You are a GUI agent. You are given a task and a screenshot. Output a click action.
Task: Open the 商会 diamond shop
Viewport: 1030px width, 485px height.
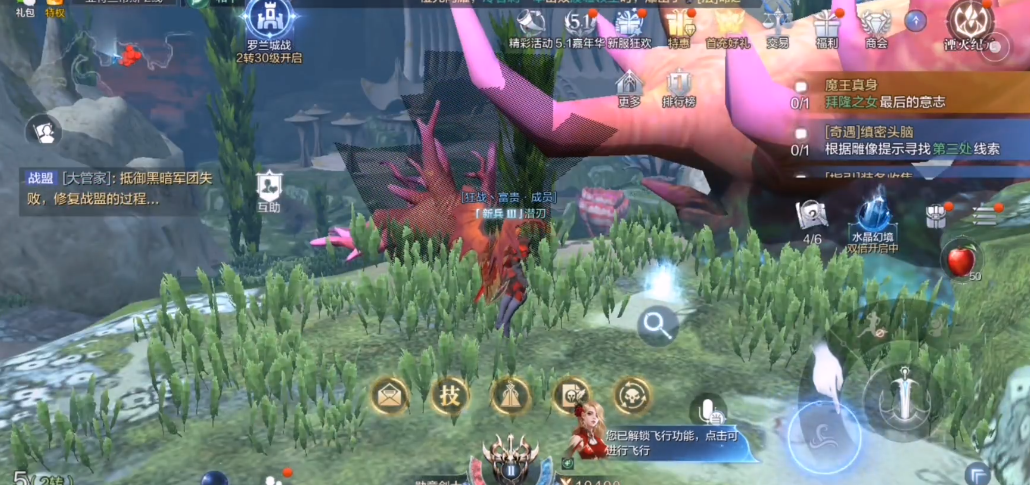pyautogui.click(x=876, y=25)
